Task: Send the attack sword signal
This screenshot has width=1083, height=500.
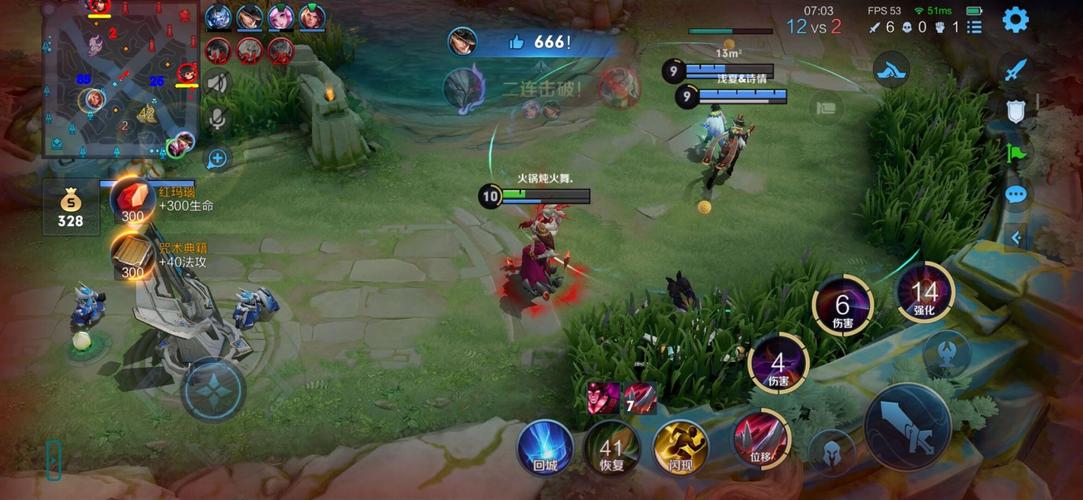Action: (x=1016, y=70)
